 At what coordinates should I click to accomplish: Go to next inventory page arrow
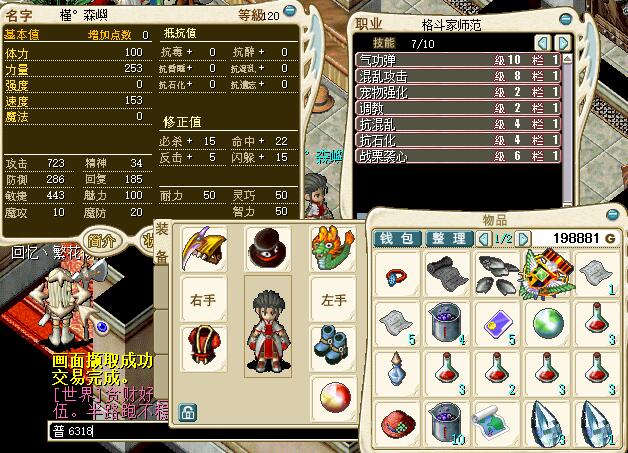[521, 238]
